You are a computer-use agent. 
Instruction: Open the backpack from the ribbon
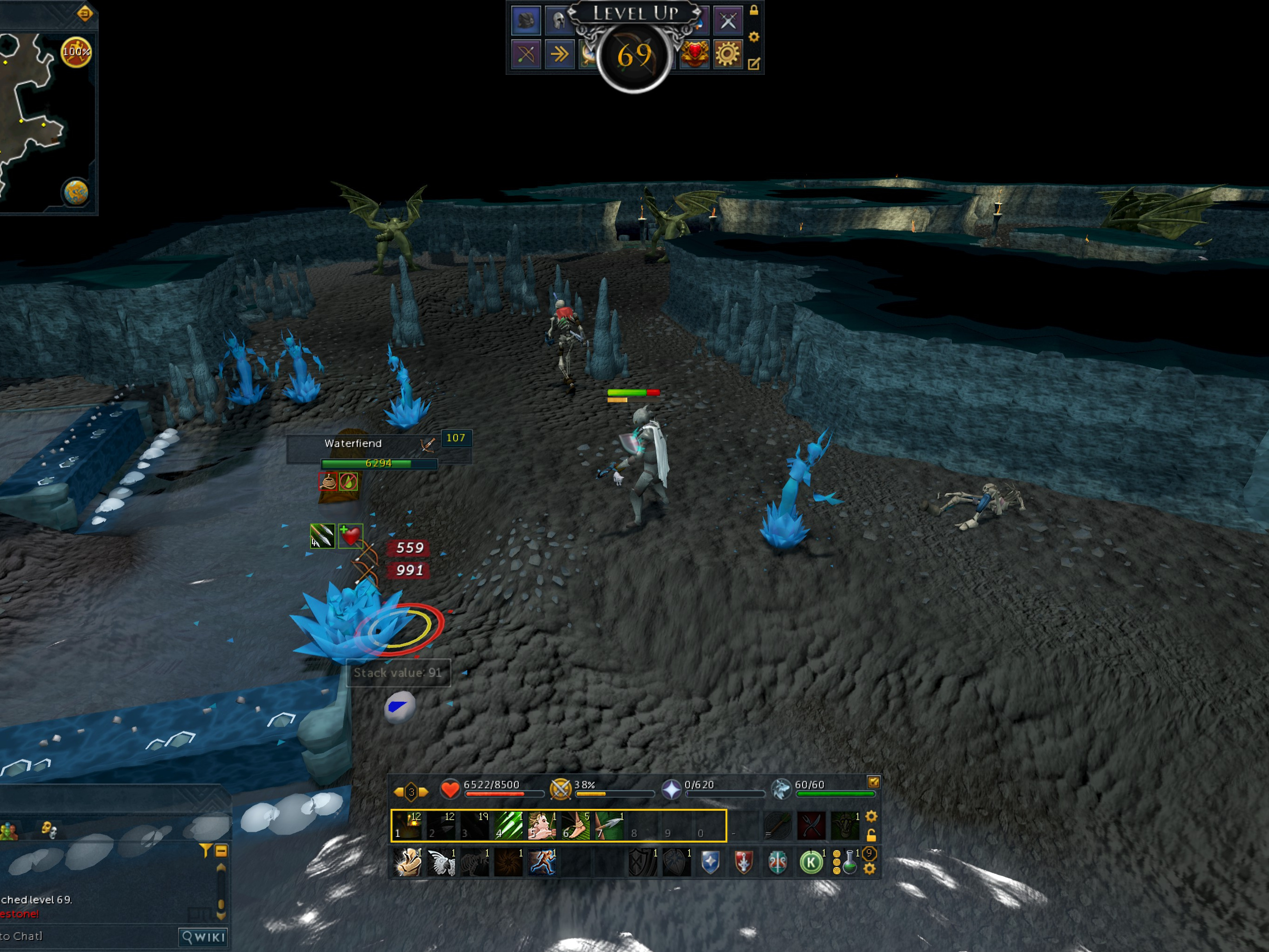coord(525,21)
